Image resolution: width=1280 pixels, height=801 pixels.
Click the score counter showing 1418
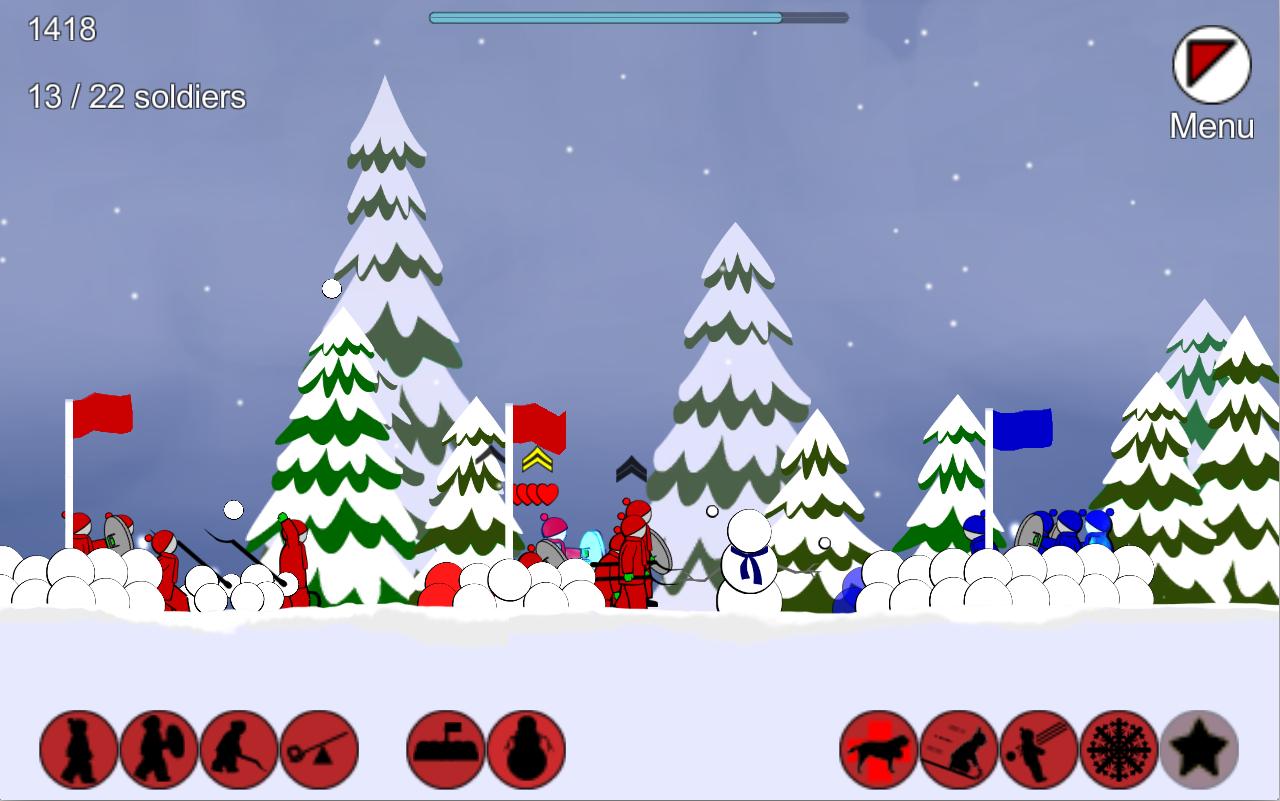click(62, 30)
